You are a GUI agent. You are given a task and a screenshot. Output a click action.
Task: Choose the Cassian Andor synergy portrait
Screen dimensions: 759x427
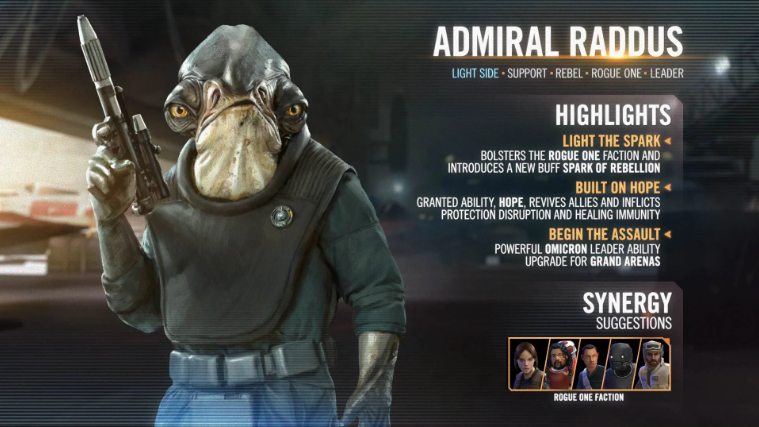[x=589, y=364]
